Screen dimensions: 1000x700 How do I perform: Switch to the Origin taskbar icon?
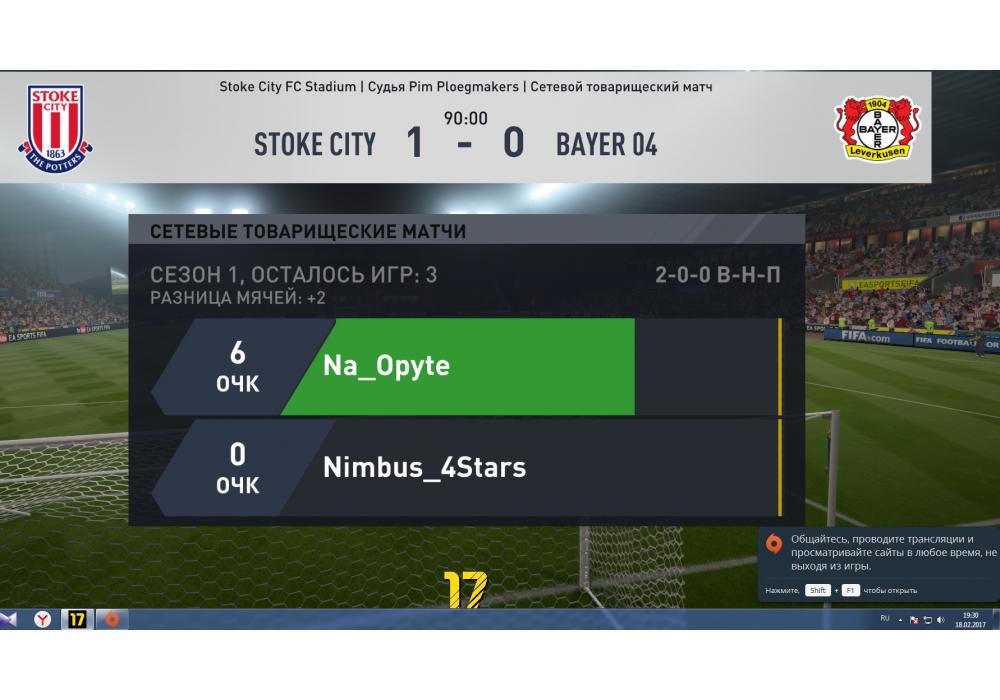[x=110, y=620]
